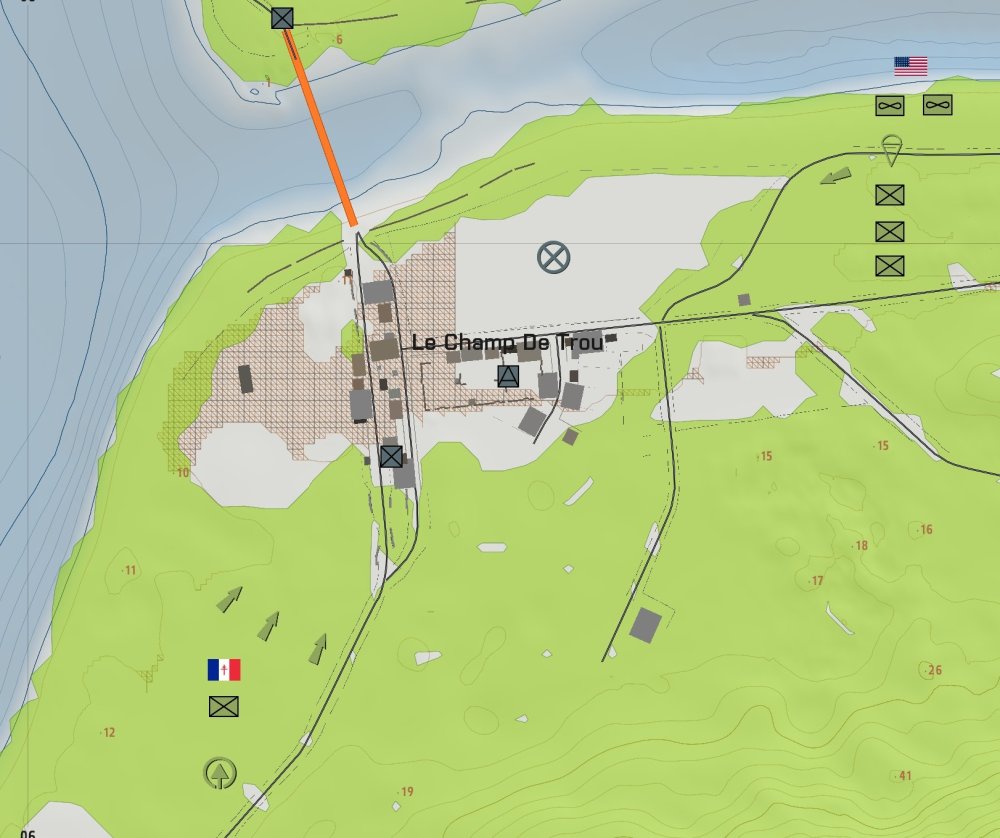Select the grey infantry marker on the town's southern road

(391, 456)
